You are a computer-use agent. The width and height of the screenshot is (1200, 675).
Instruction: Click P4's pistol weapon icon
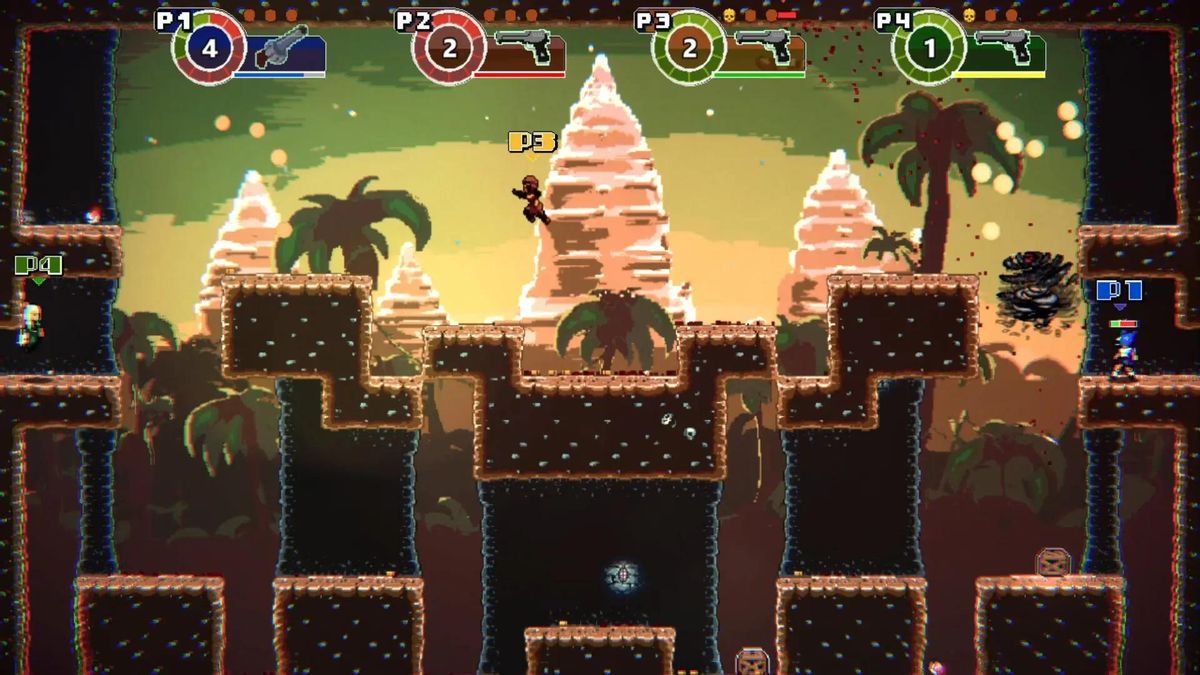click(1003, 47)
